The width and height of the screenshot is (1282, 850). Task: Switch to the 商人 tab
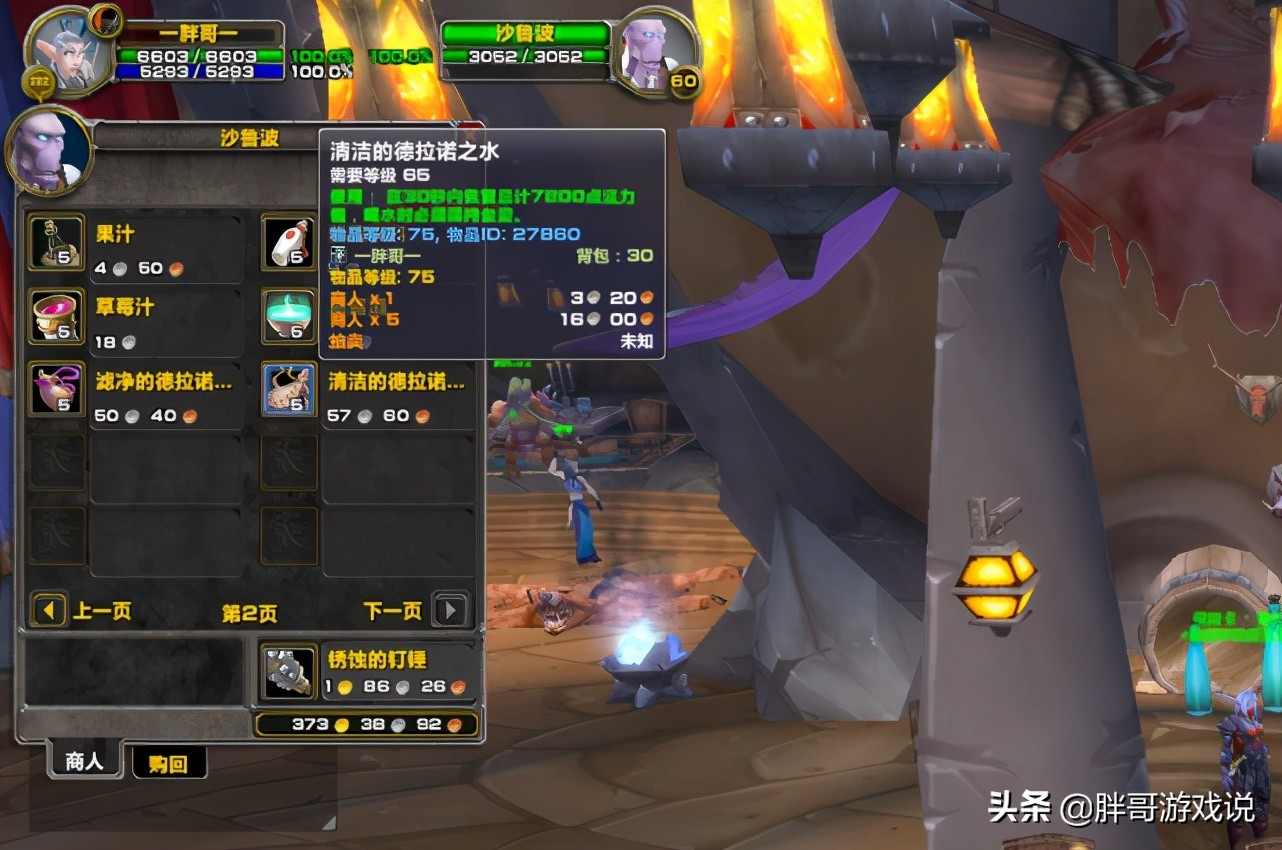(85, 762)
